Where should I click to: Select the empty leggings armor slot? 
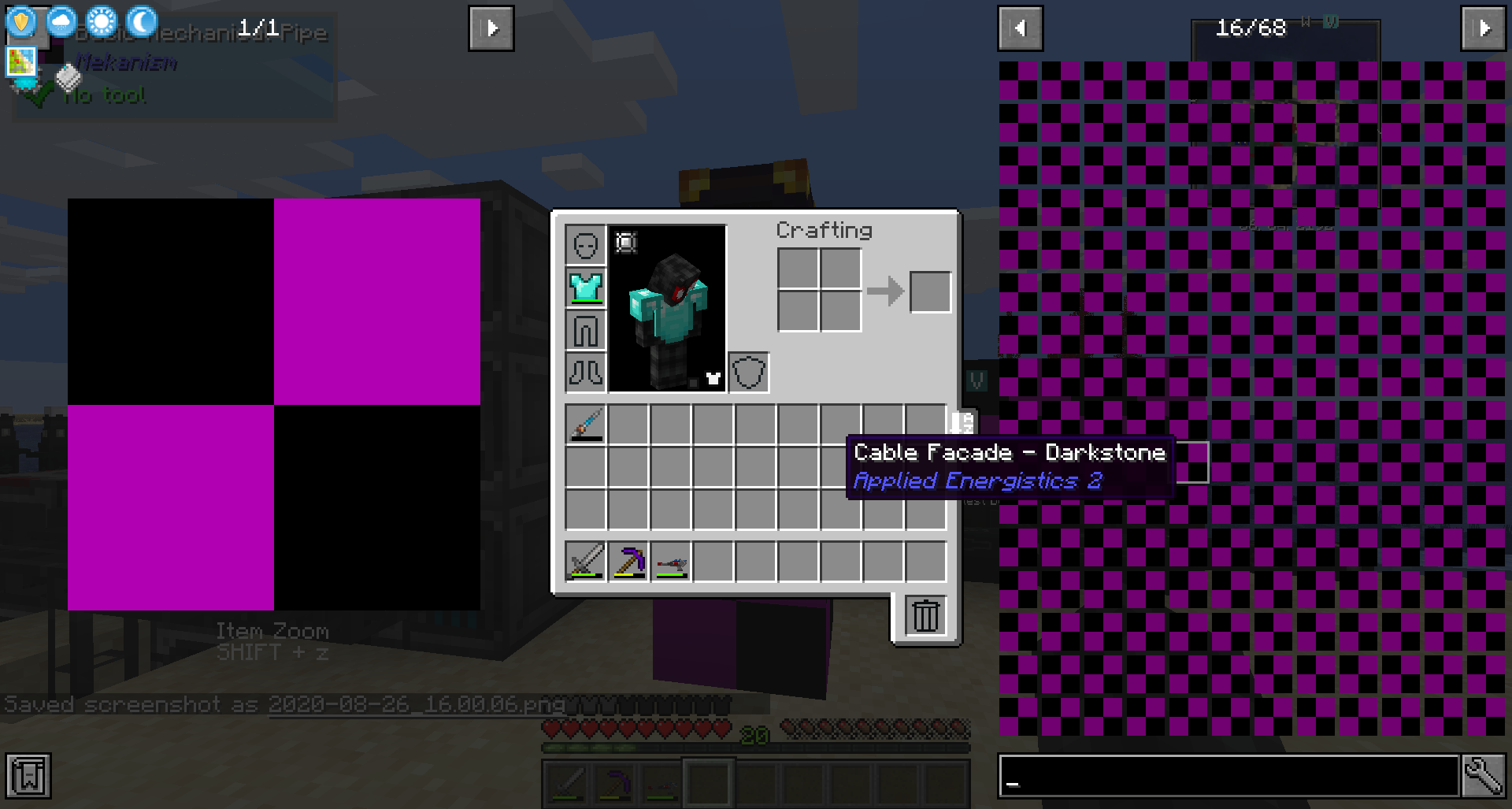point(585,331)
